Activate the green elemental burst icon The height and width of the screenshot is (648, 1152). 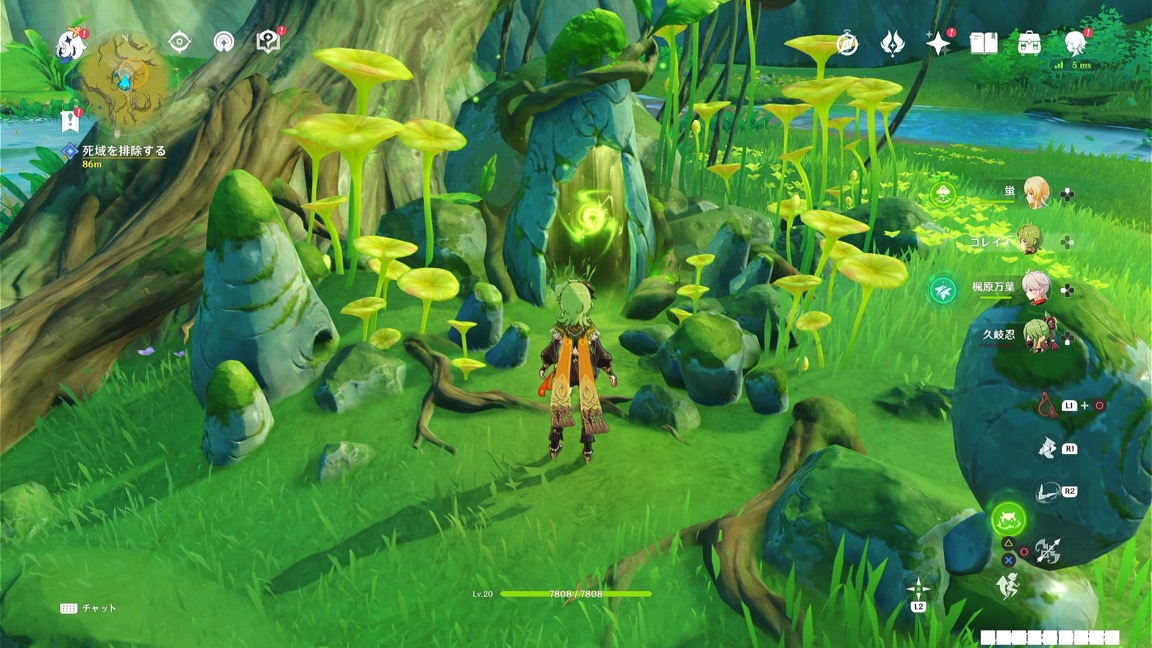point(1008,519)
